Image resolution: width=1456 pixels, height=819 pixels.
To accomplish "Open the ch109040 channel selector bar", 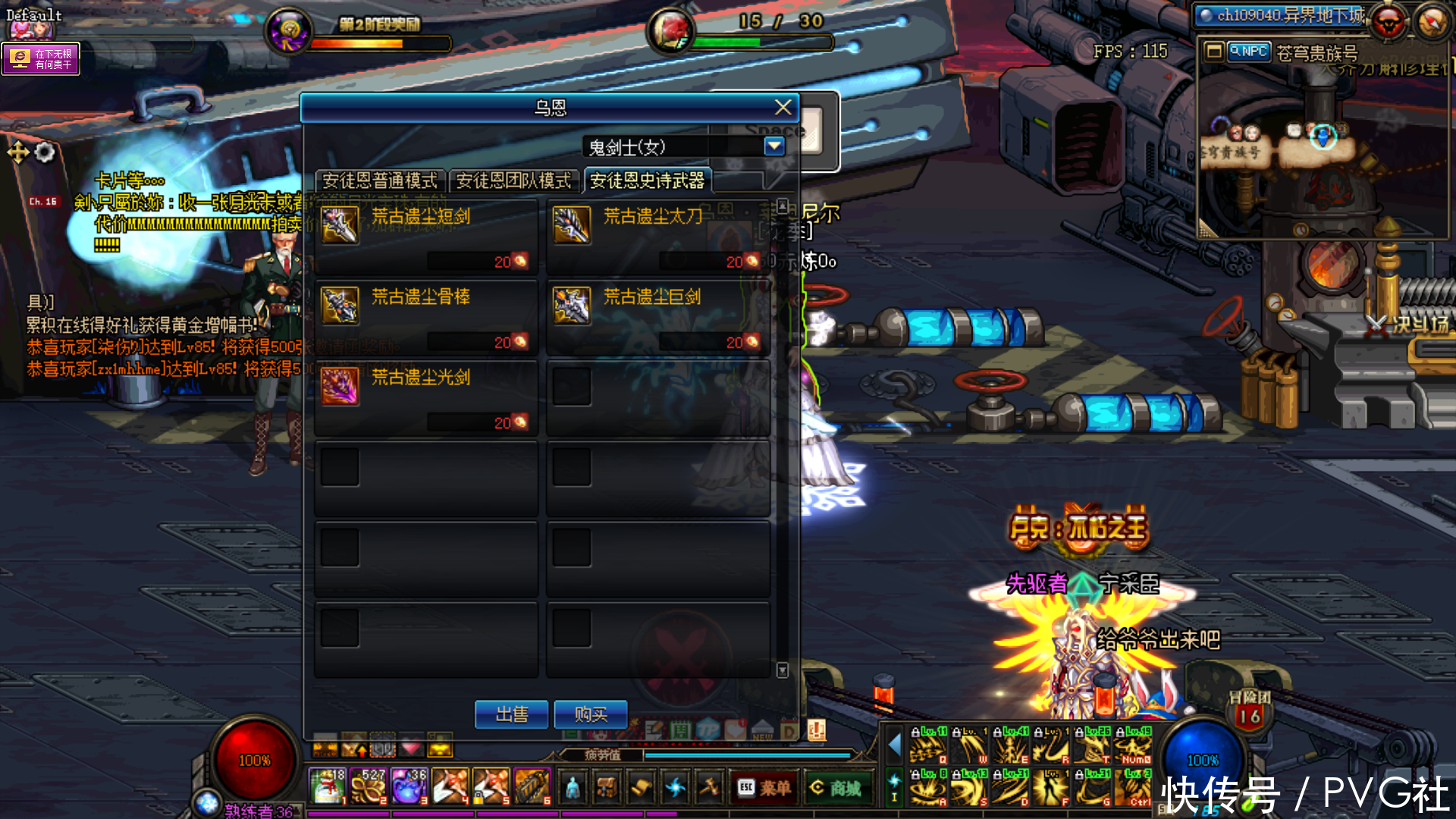I will (x=1282, y=15).
